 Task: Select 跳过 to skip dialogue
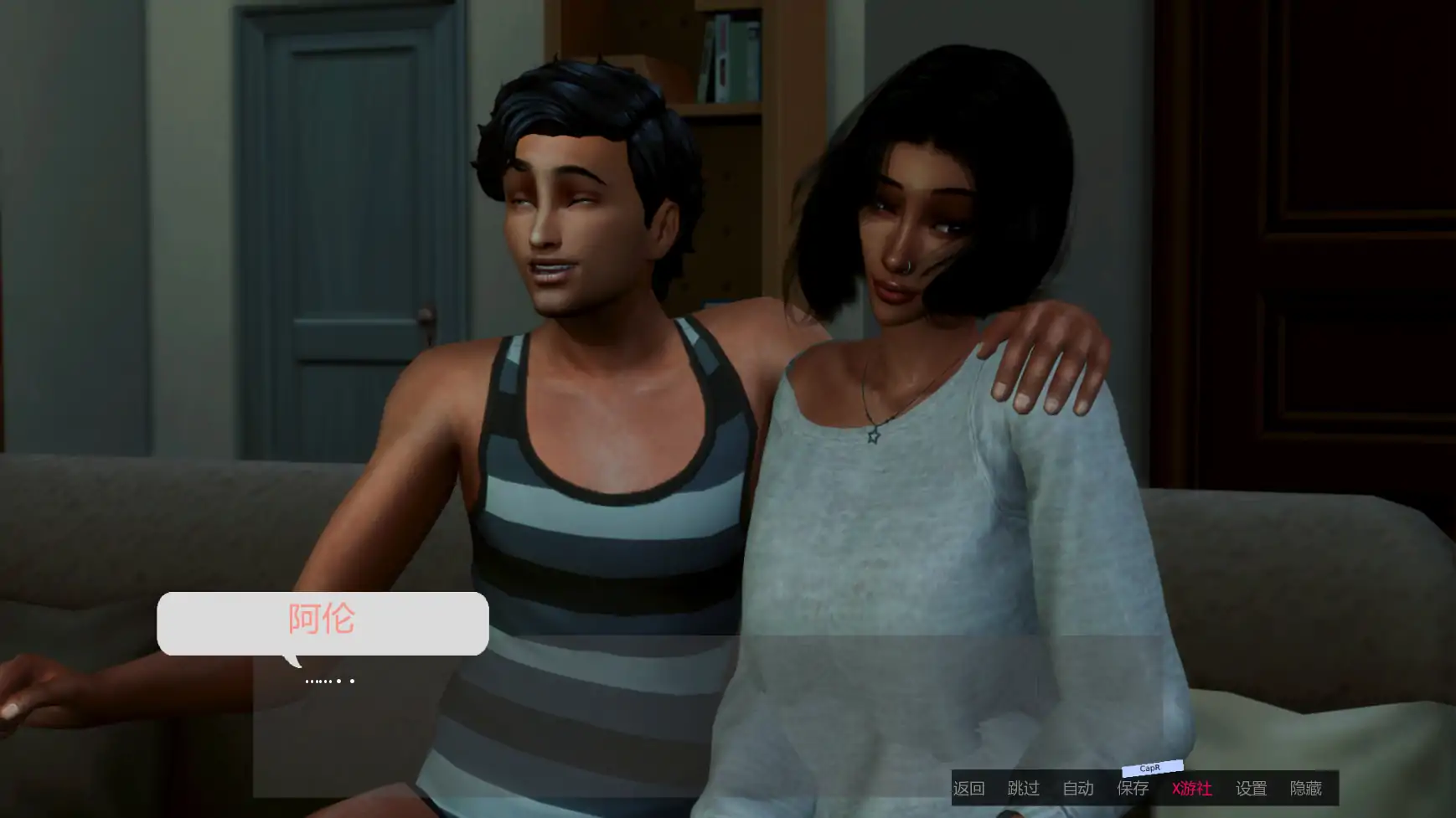pyautogui.click(x=1023, y=789)
